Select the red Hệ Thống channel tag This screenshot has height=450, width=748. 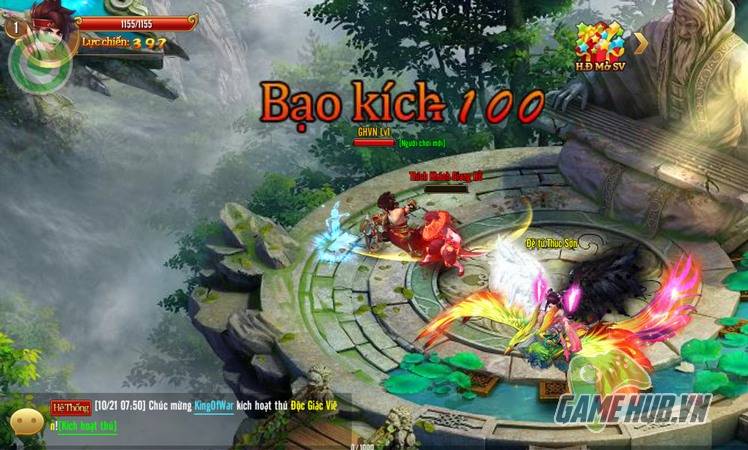(x=70, y=408)
